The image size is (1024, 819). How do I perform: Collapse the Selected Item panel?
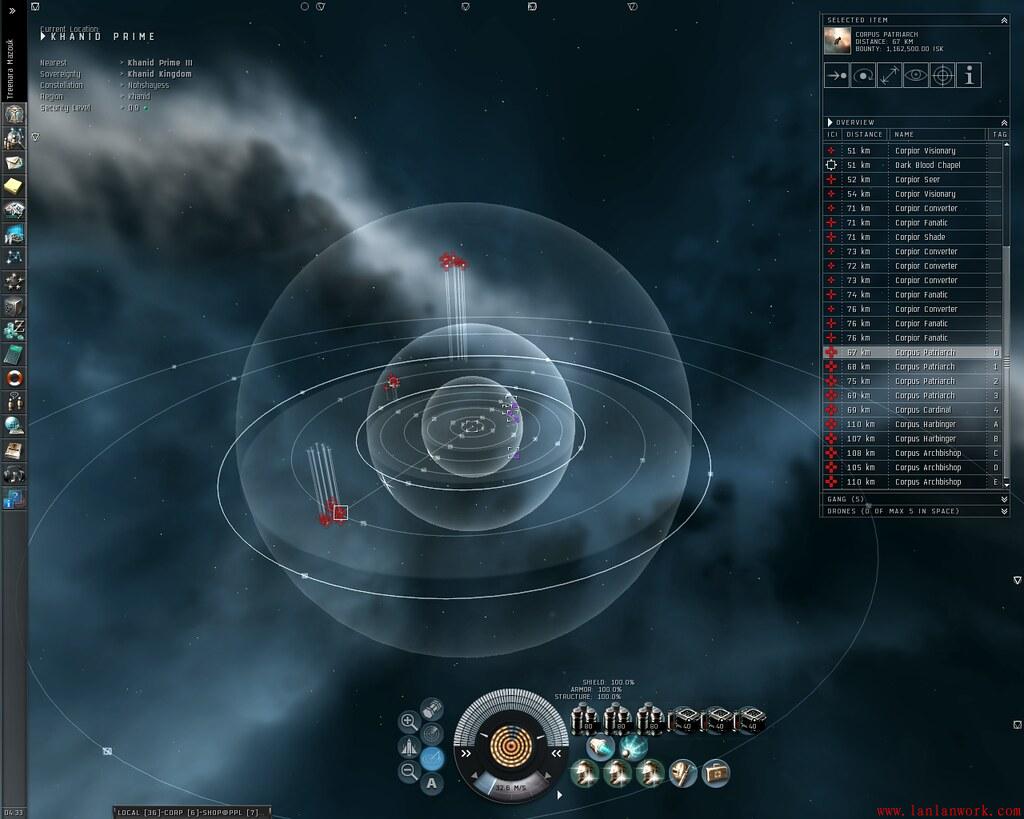tap(1004, 20)
